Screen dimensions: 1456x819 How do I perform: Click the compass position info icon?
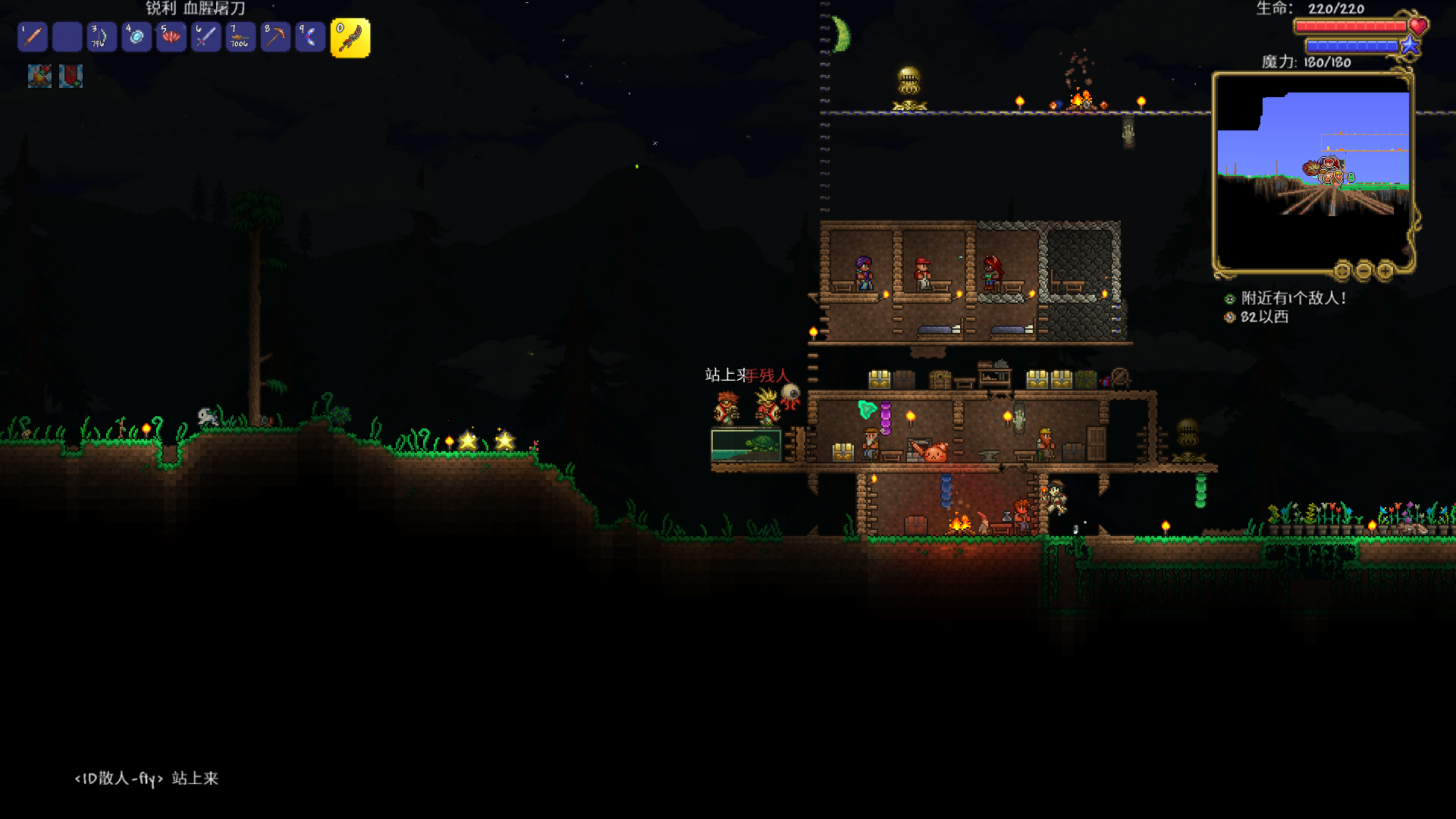pyautogui.click(x=1230, y=317)
